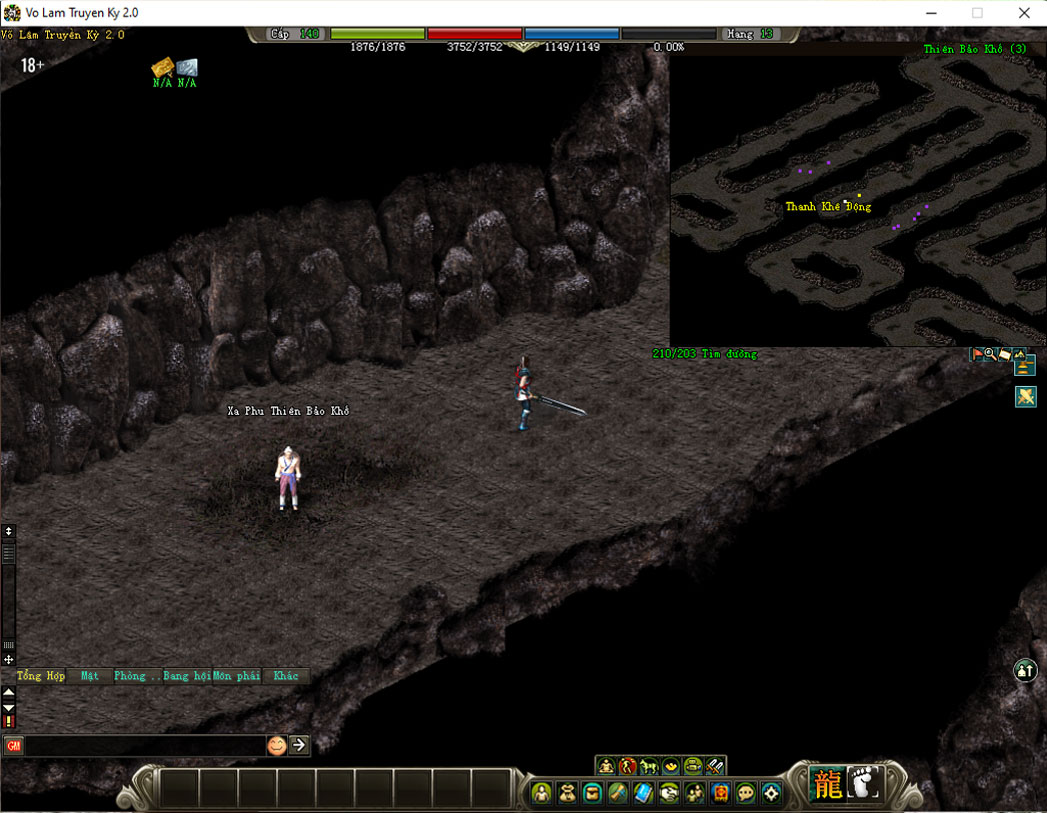Click the red flag minimap icon
This screenshot has height=813, width=1047.
[x=977, y=354]
